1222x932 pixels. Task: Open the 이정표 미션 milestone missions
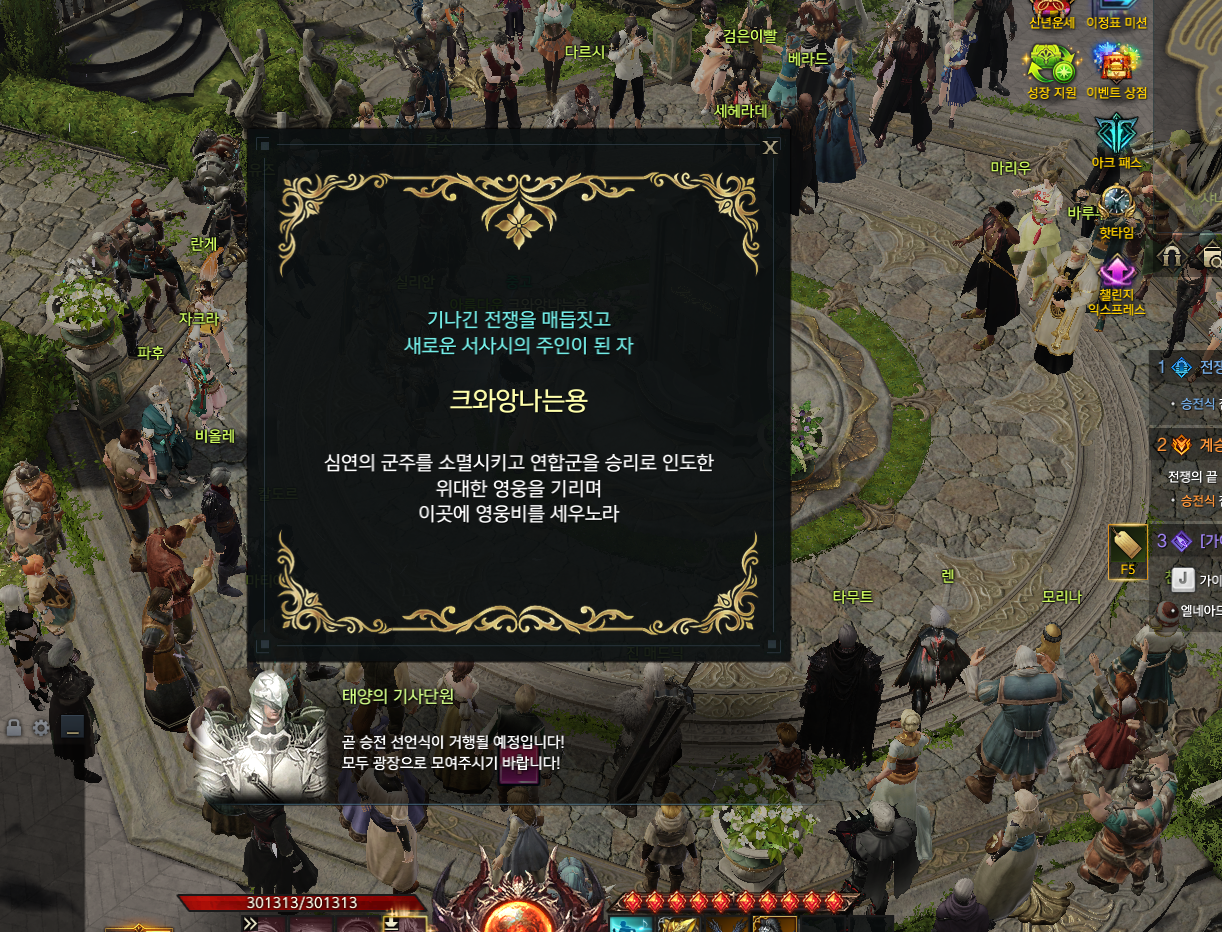click(1118, 10)
